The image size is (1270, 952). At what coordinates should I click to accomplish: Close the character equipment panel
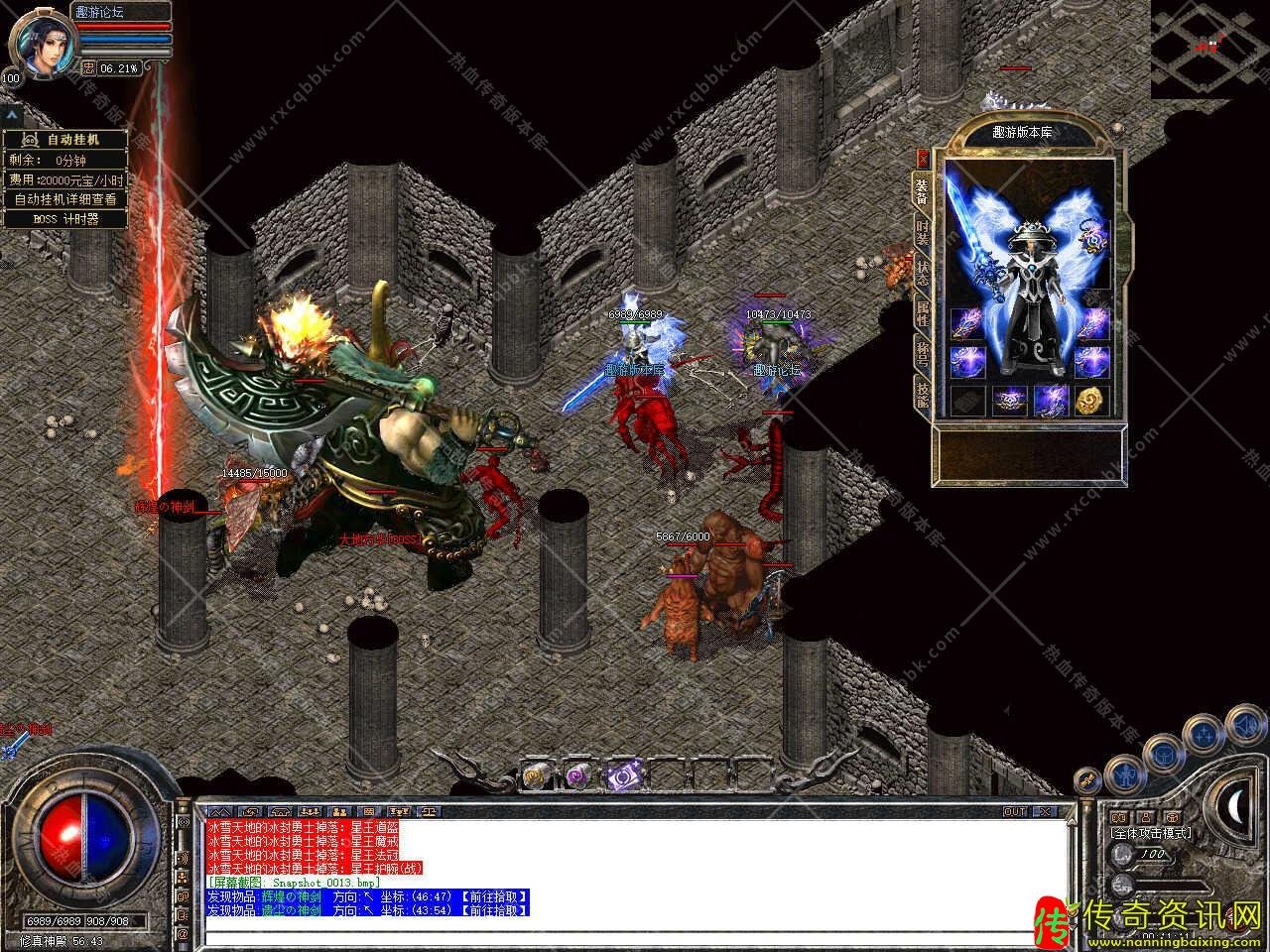click(923, 158)
